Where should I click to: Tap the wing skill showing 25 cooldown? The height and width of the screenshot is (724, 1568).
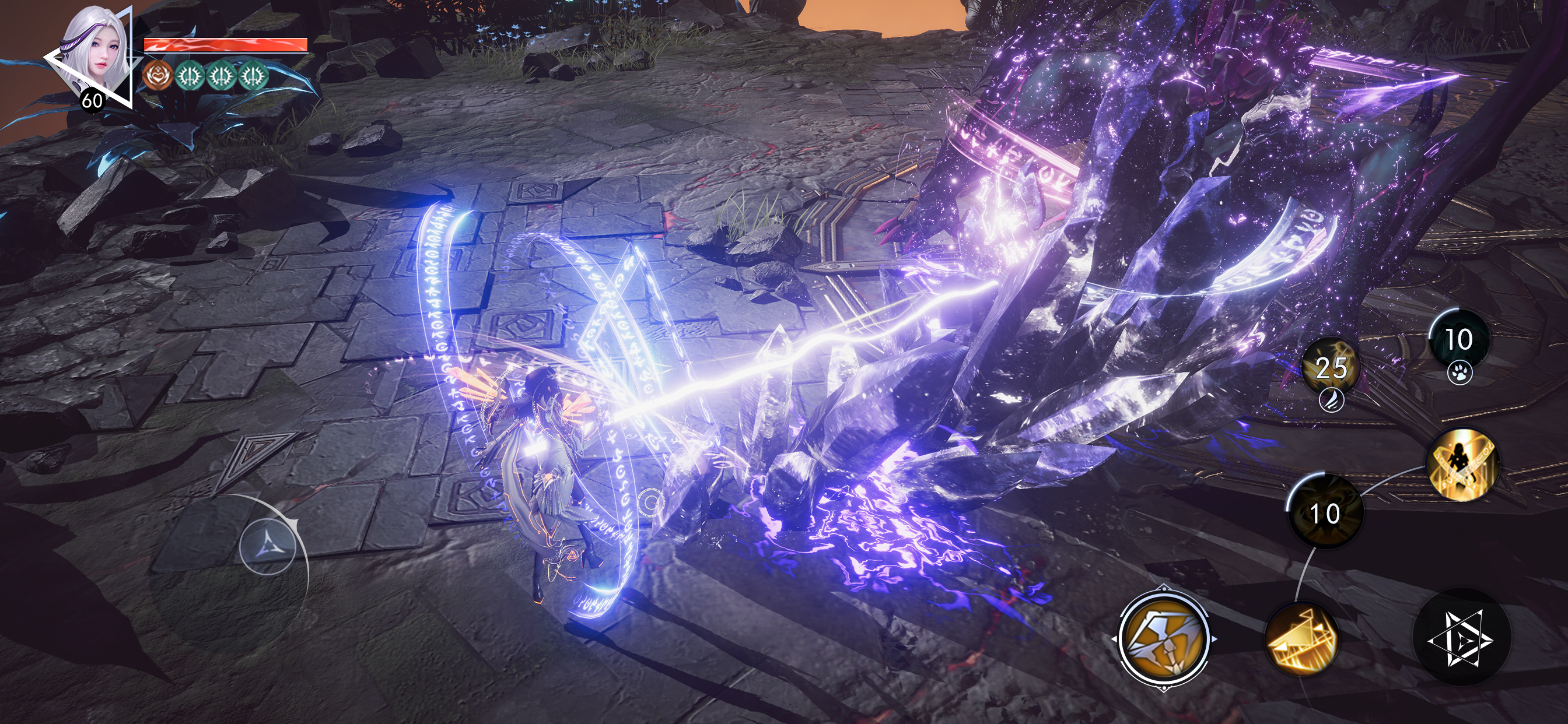[1331, 368]
